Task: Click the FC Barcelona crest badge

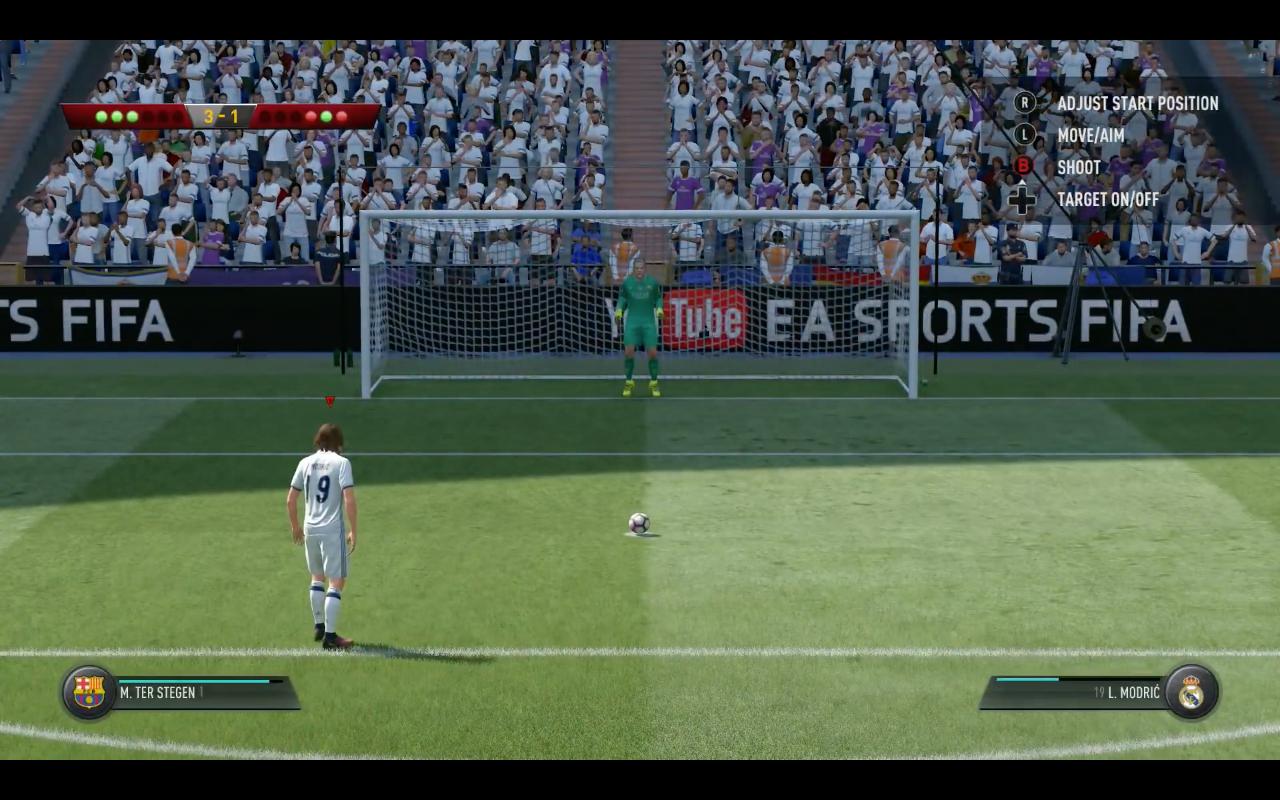Action: click(x=89, y=691)
